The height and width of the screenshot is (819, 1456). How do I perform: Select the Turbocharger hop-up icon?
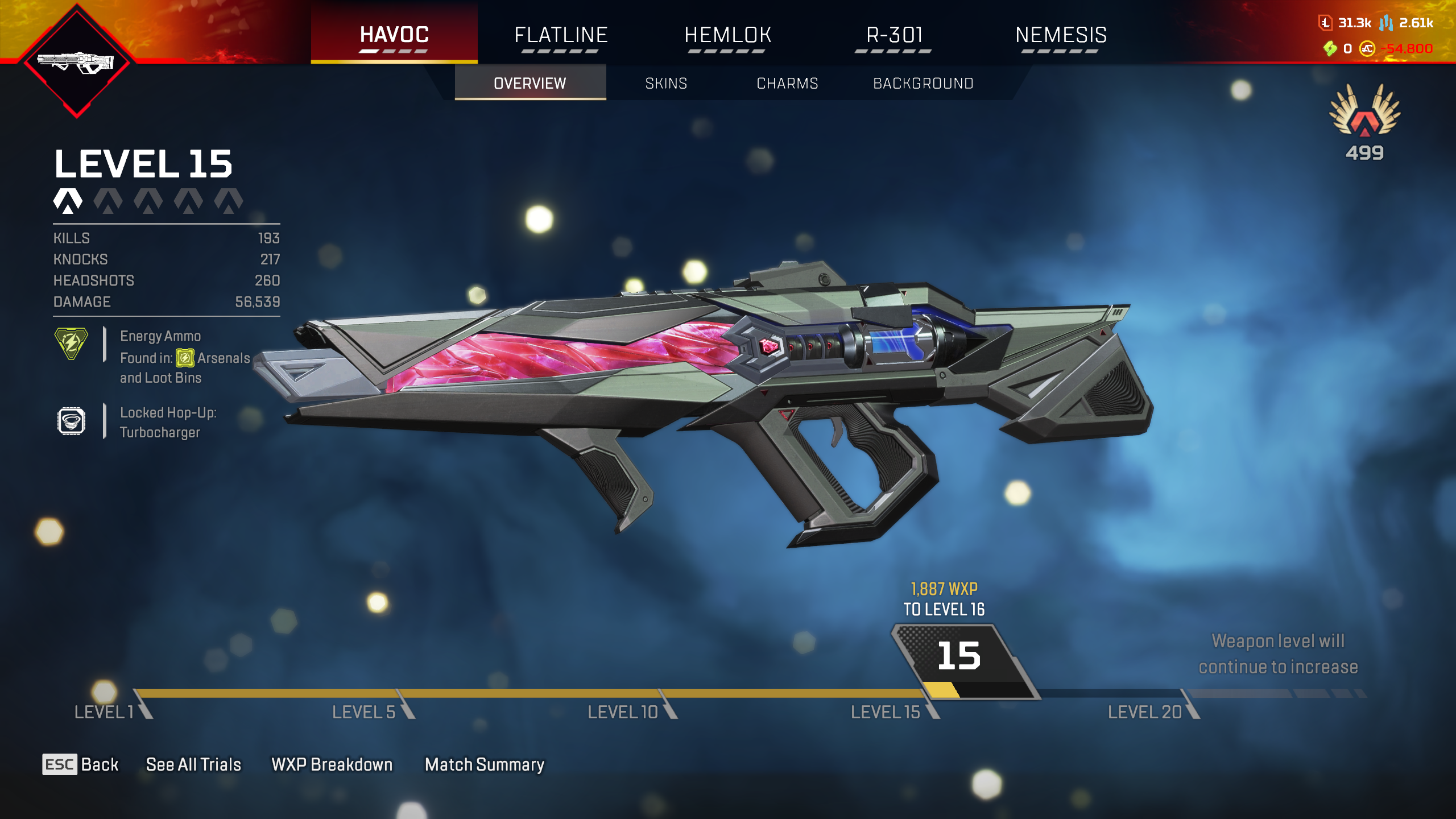click(71, 421)
